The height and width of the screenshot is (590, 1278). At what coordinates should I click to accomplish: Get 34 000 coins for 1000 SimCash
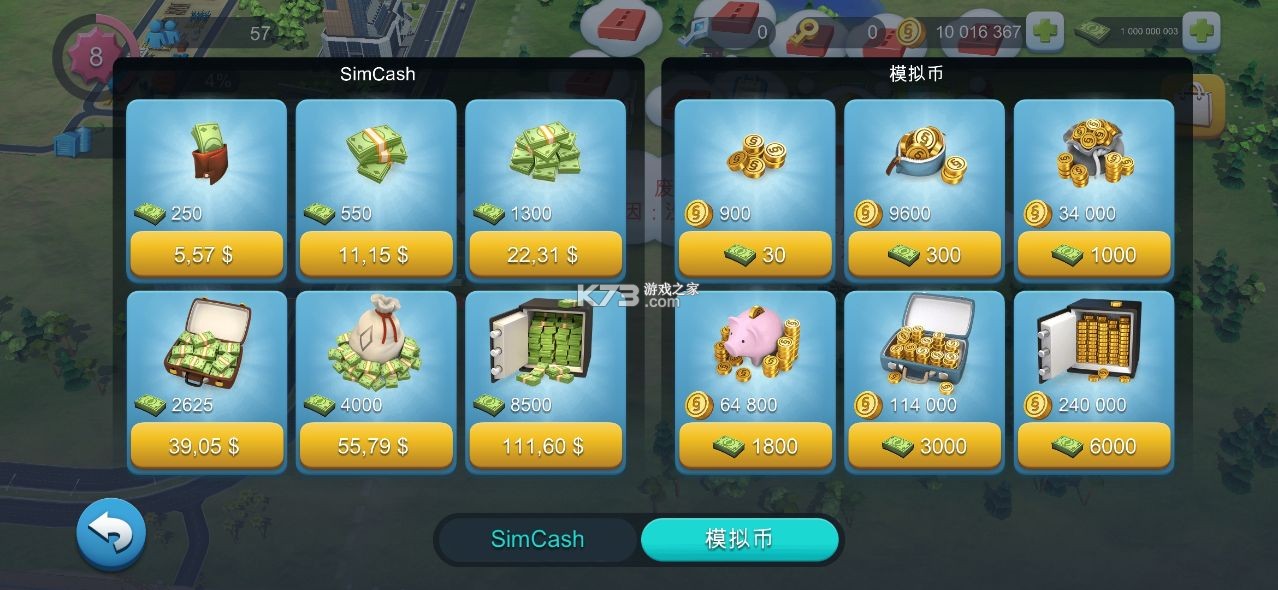tap(1094, 255)
